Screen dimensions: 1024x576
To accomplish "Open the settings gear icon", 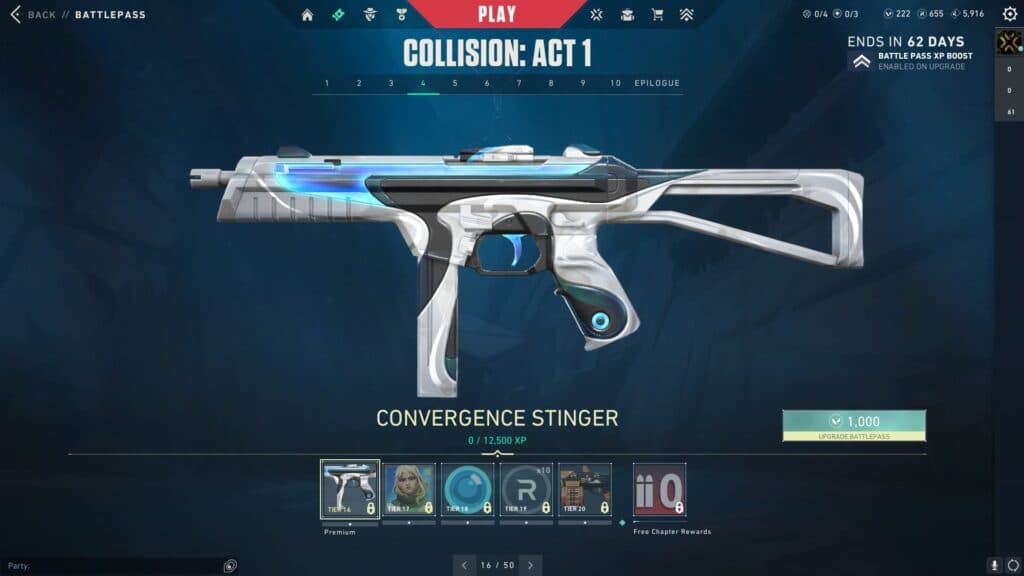I will click(x=1009, y=15).
